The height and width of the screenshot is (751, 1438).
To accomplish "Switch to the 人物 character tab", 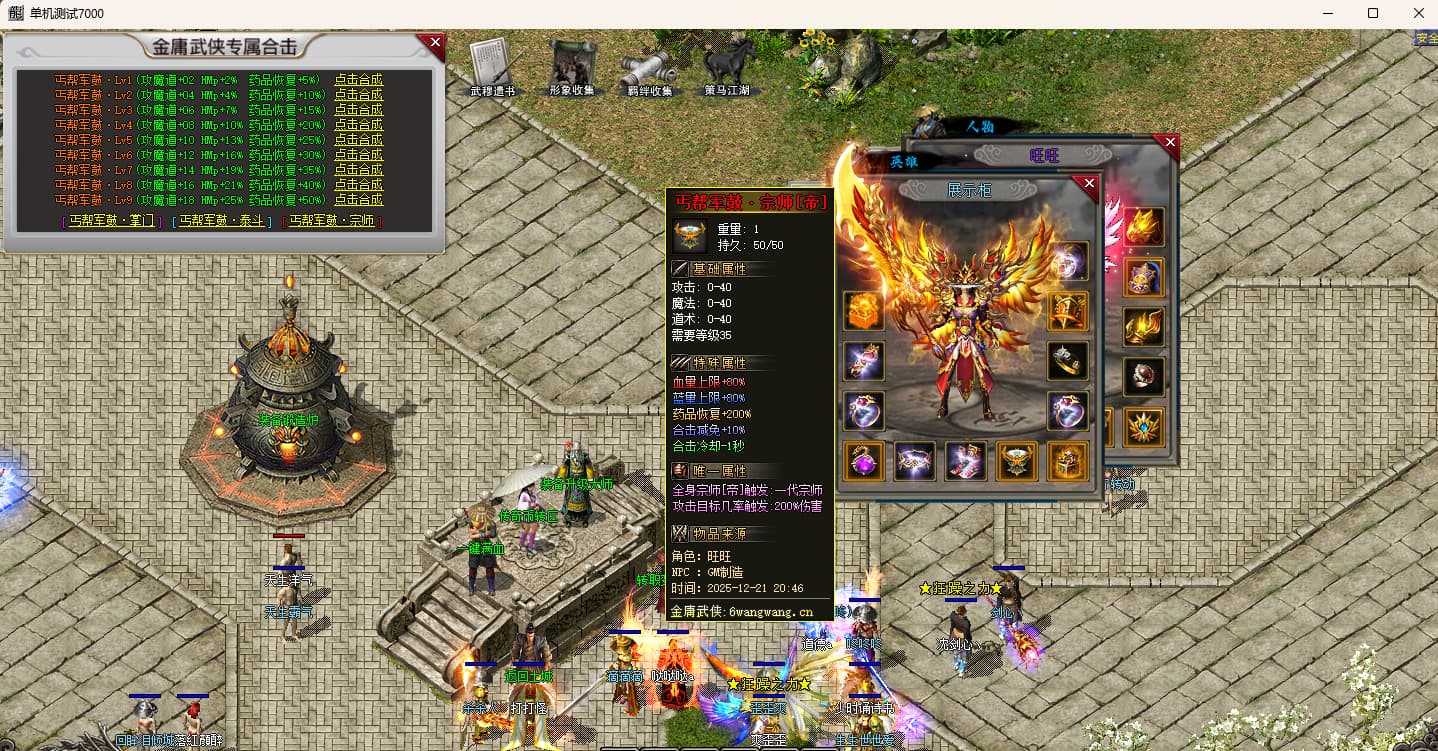I will pos(980,127).
